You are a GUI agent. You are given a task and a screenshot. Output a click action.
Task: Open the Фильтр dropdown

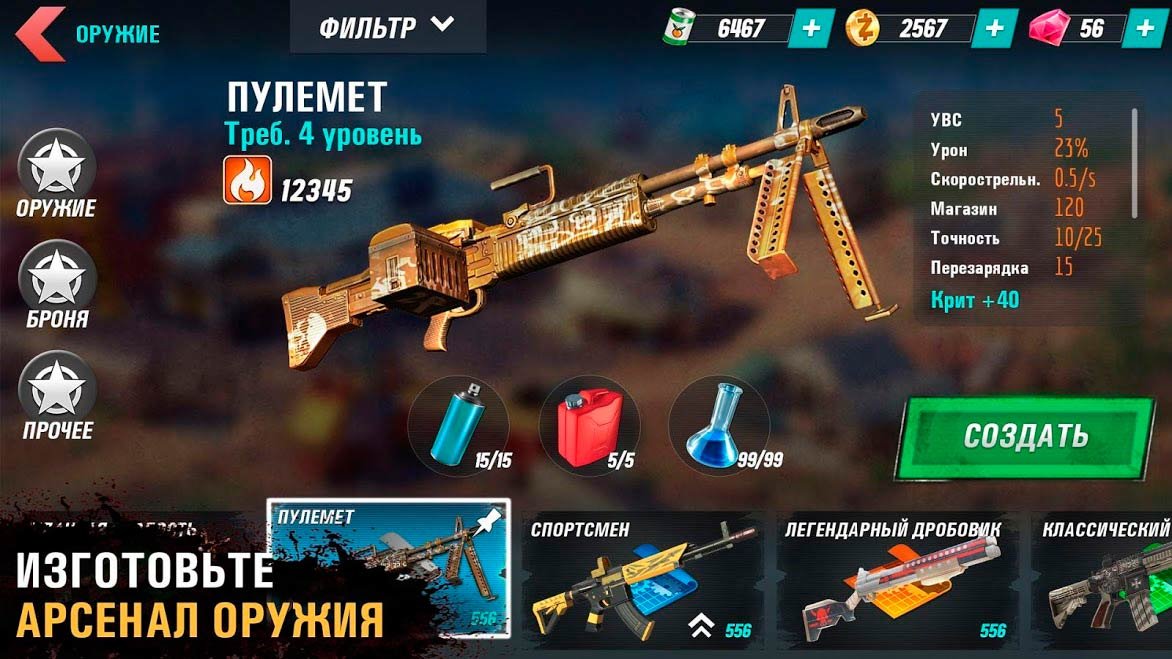click(x=387, y=27)
